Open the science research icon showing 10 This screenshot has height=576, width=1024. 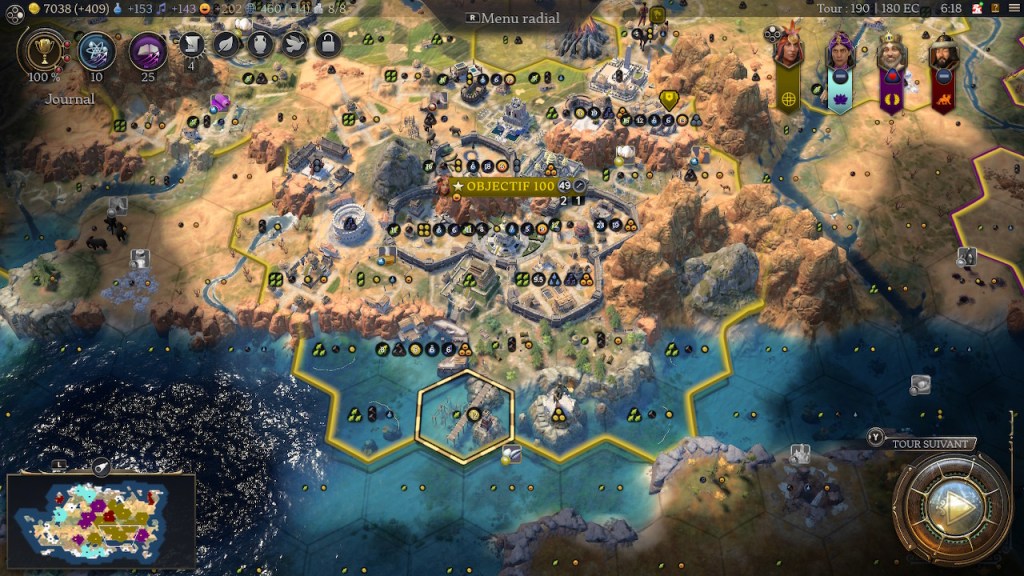click(x=97, y=49)
